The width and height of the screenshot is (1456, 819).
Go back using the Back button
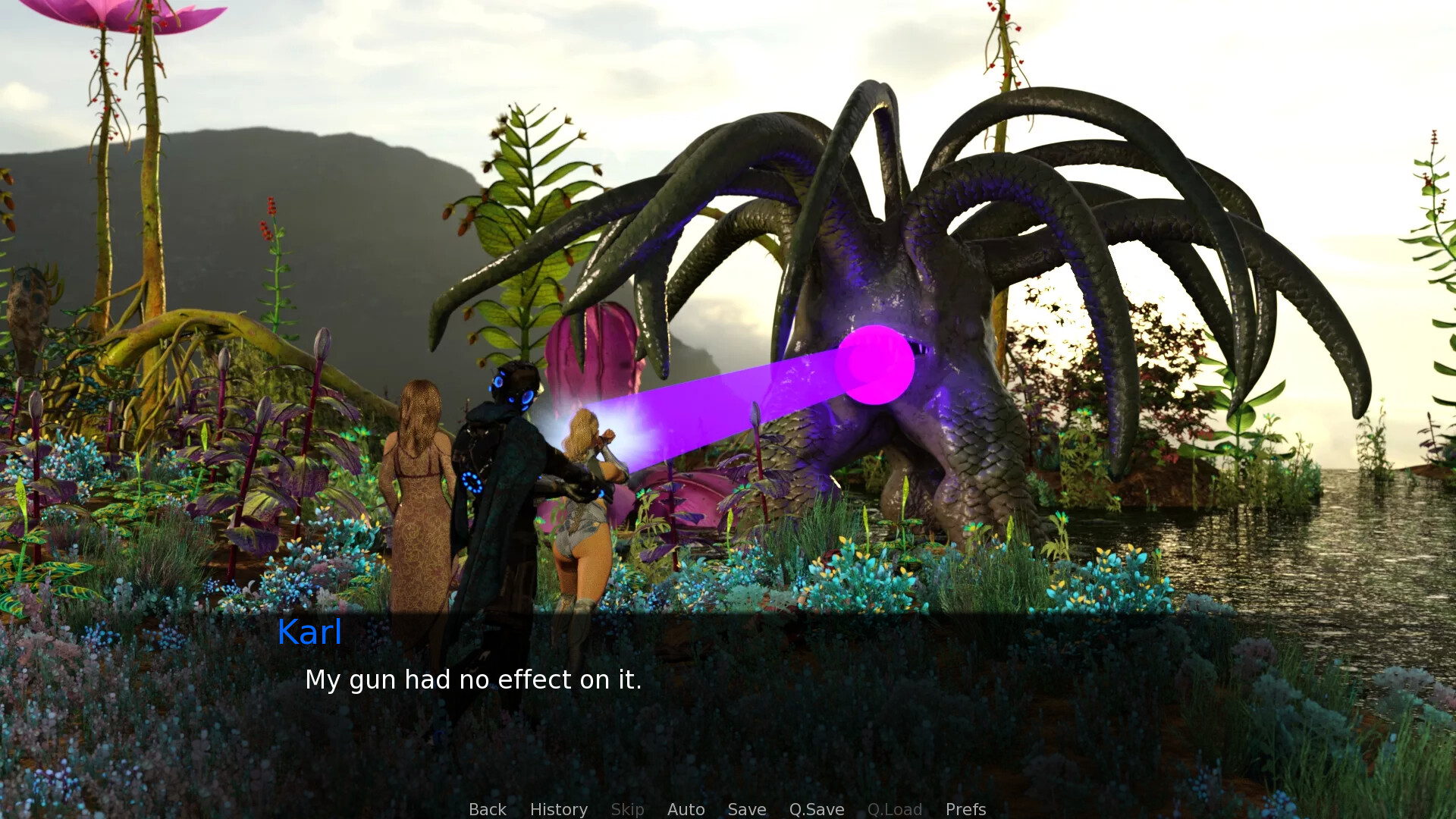point(487,809)
